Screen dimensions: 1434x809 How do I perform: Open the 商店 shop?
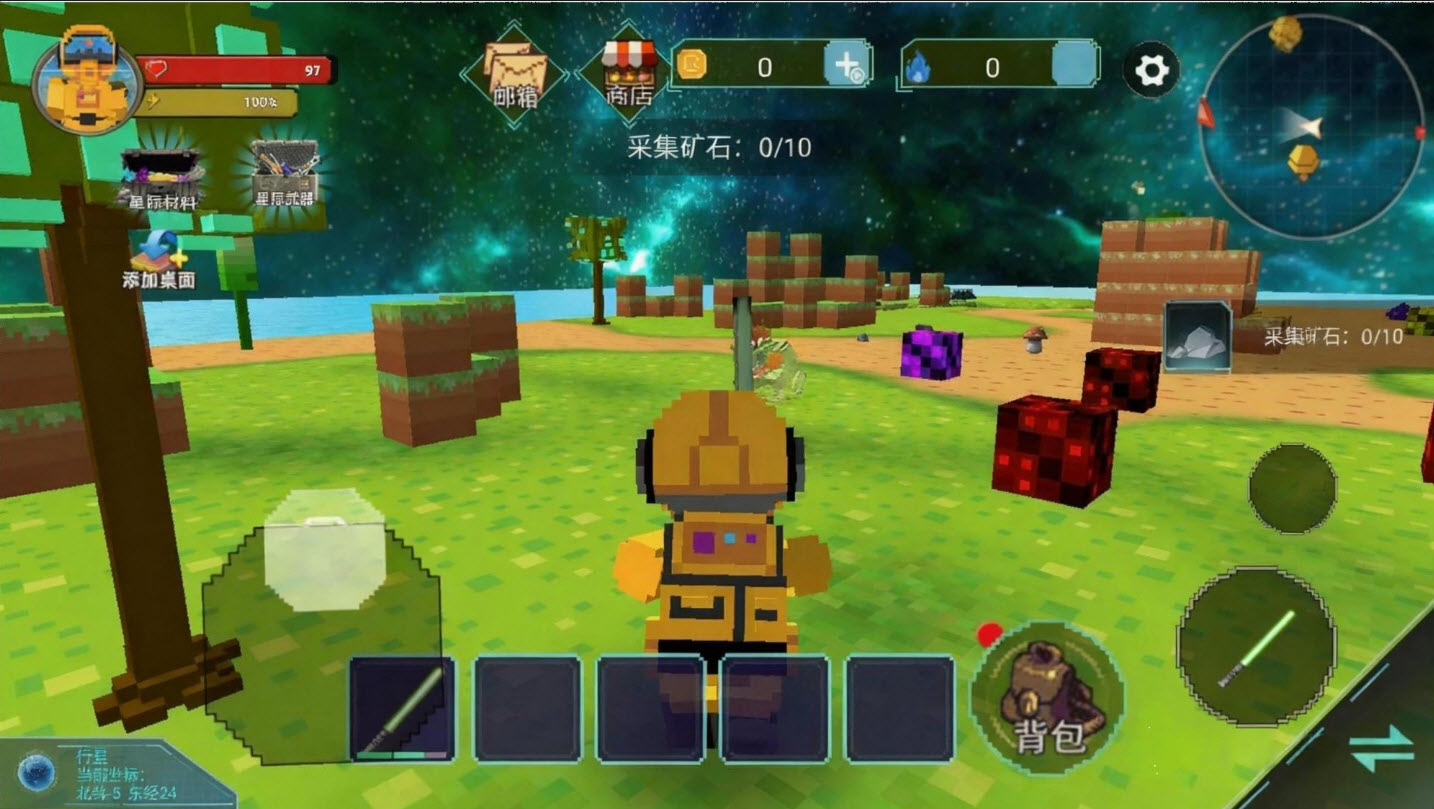tap(629, 72)
